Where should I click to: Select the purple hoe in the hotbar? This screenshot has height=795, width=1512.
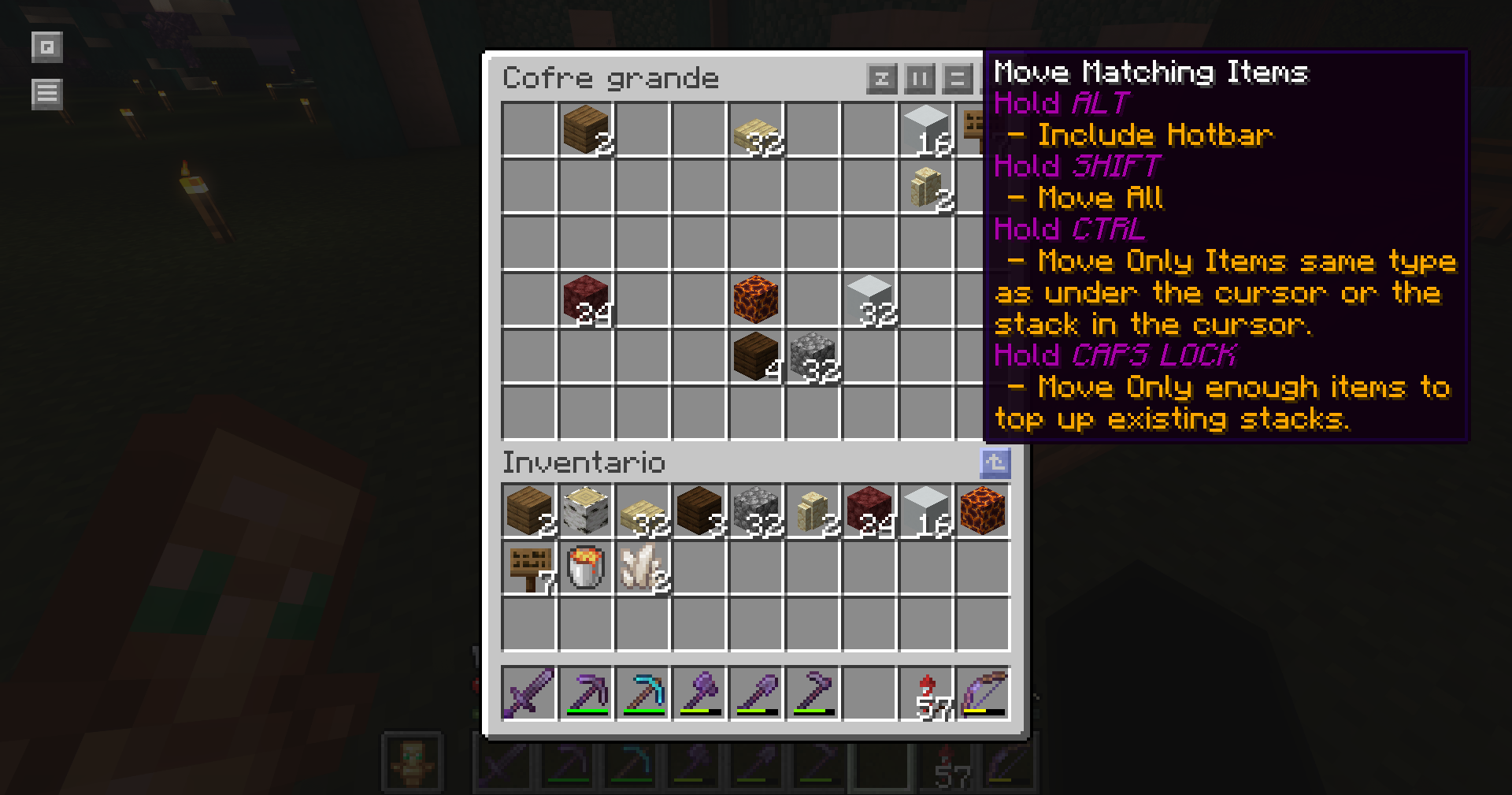click(x=813, y=694)
